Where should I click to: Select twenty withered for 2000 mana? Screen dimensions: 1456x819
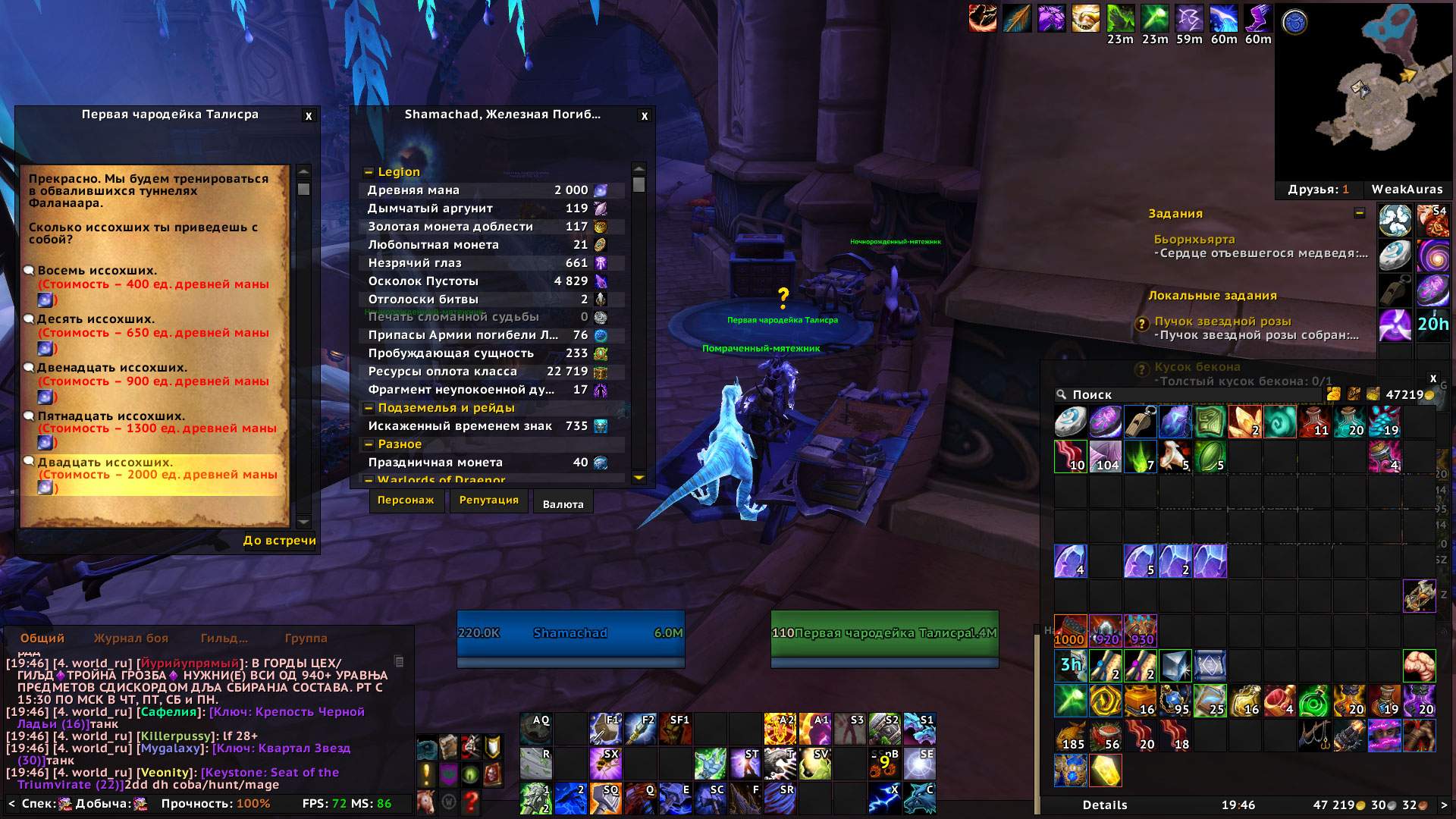coord(105,463)
